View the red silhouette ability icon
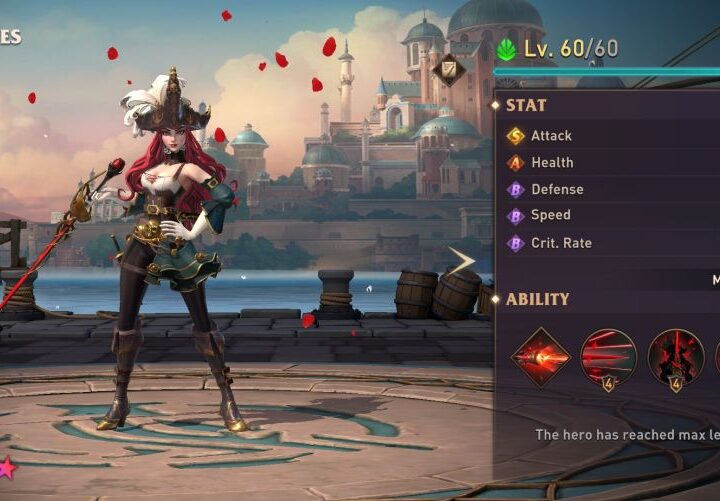Image resolution: width=720 pixels, height=501 pixels. pyautogui.click(x=675, y=357)
